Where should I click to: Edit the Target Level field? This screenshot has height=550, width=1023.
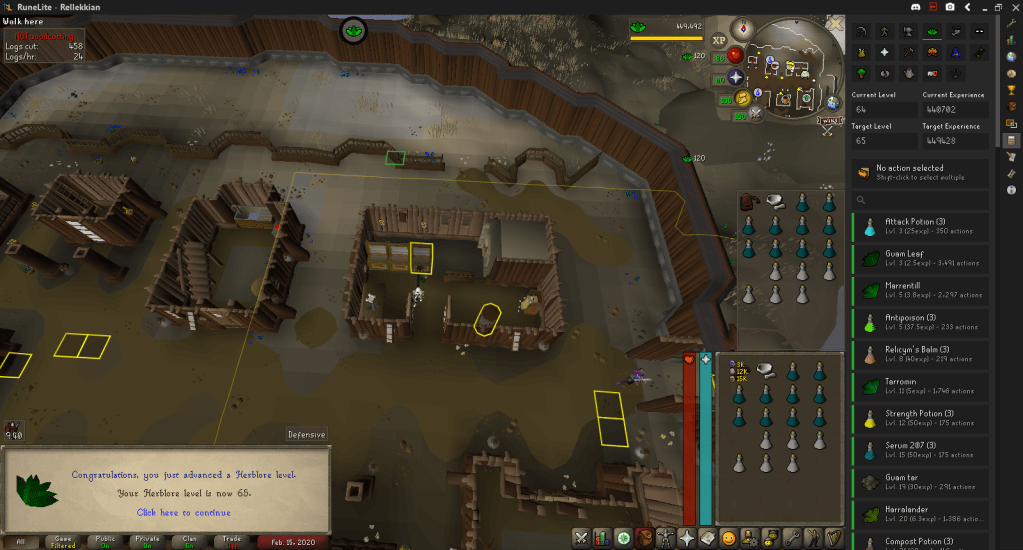(884, 141)
